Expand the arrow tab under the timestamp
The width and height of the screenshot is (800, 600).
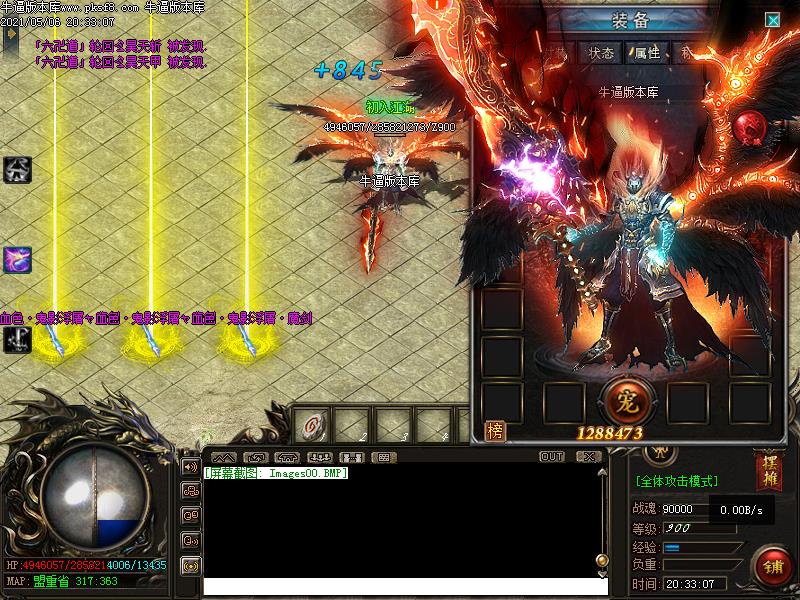click(11, 34)
